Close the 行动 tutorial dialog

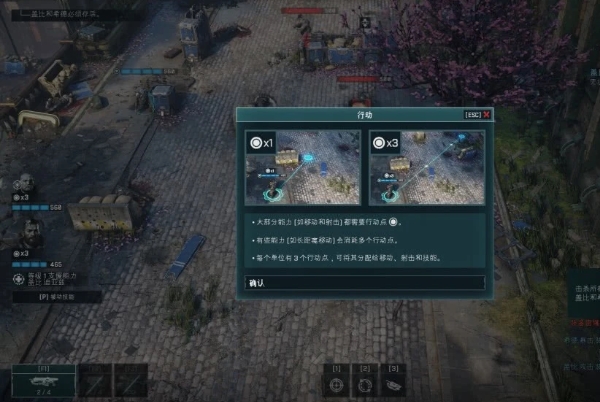click(487, 115)
